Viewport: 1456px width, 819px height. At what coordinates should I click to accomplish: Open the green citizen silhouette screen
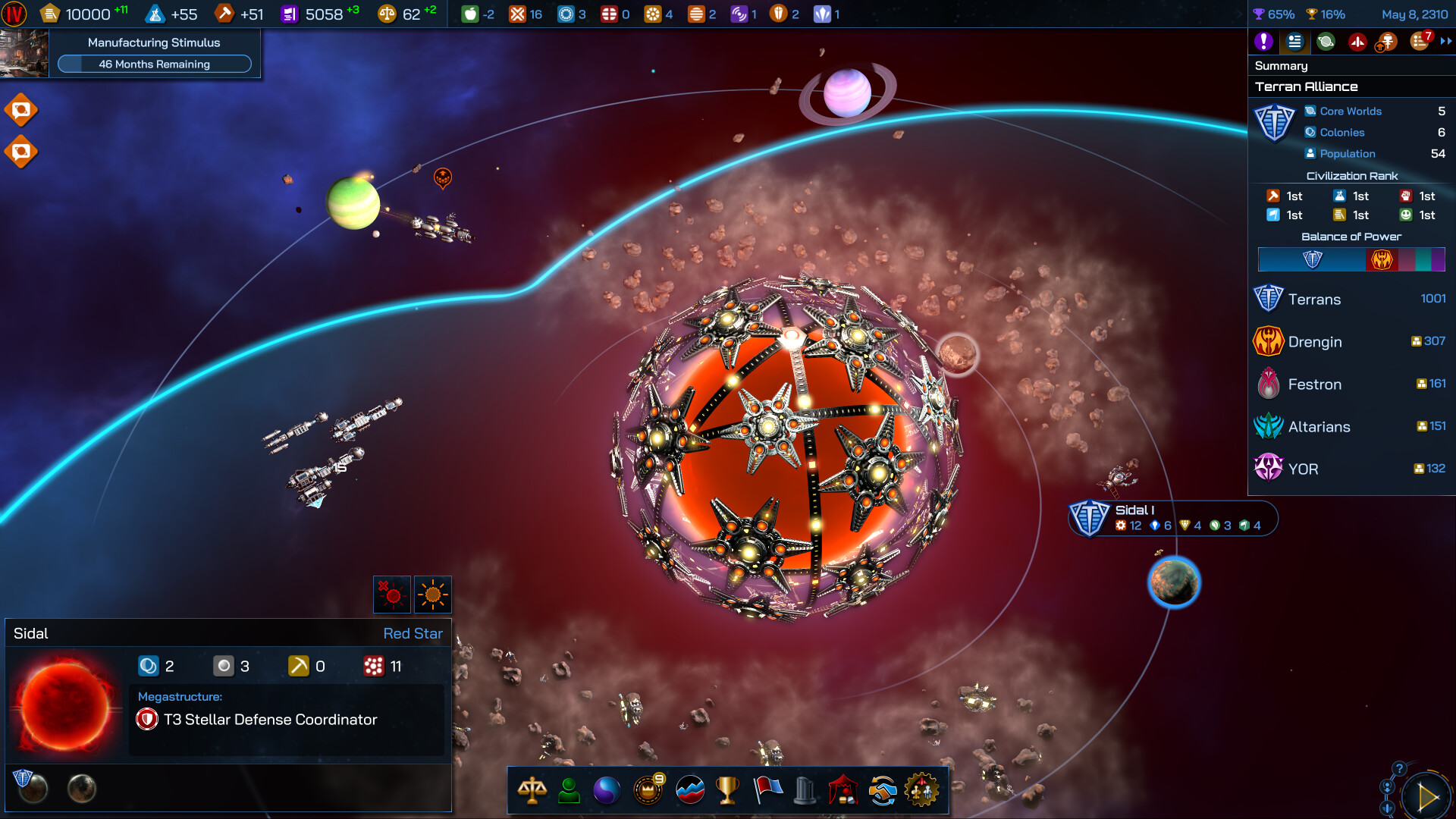click(569, 790)
